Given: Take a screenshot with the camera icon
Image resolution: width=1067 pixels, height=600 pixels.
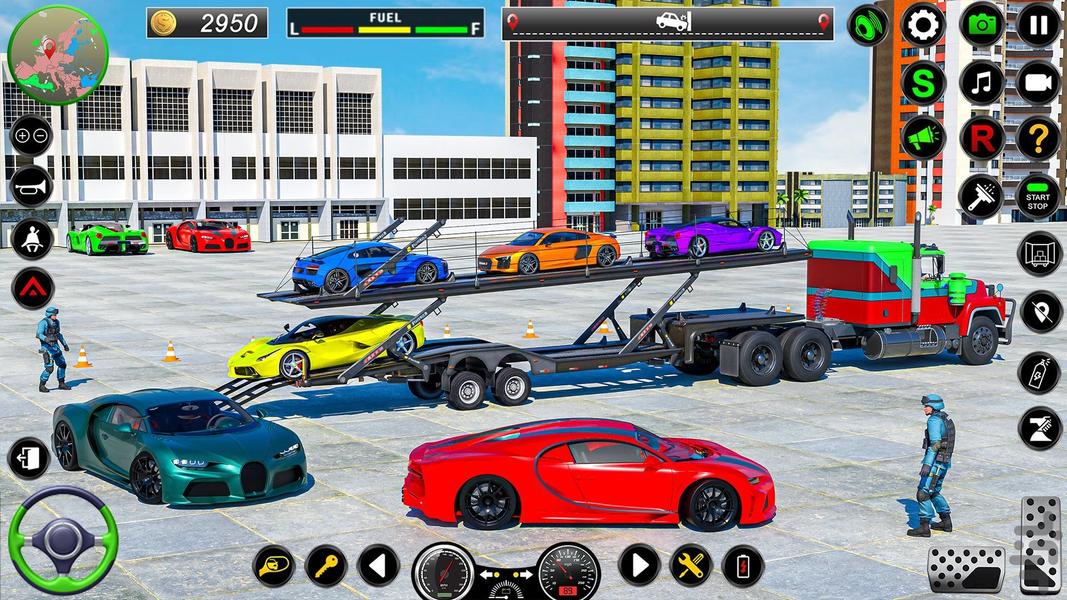Looking at the screenshot, I should [x=981, y=25].
